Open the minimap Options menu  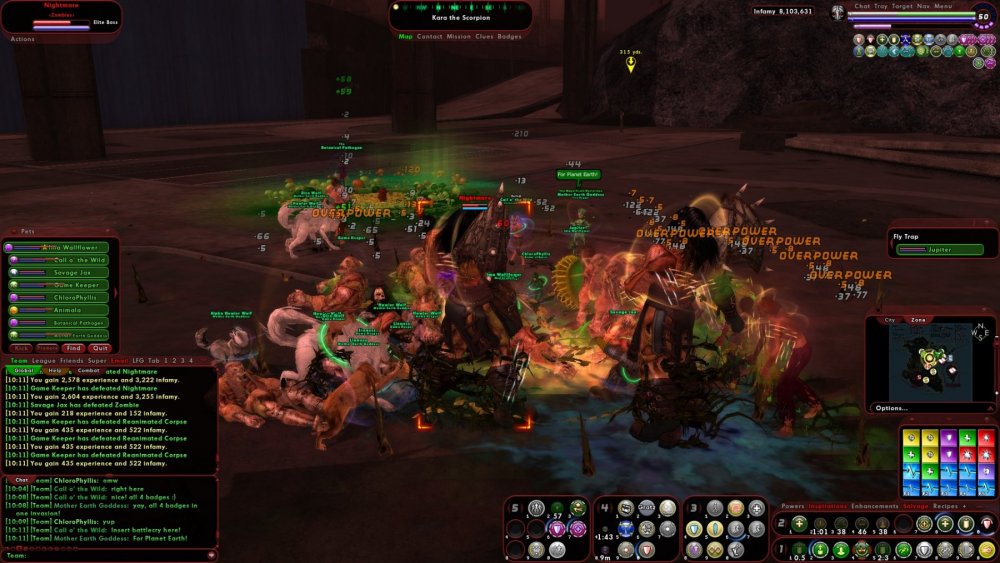pos(892,408)
